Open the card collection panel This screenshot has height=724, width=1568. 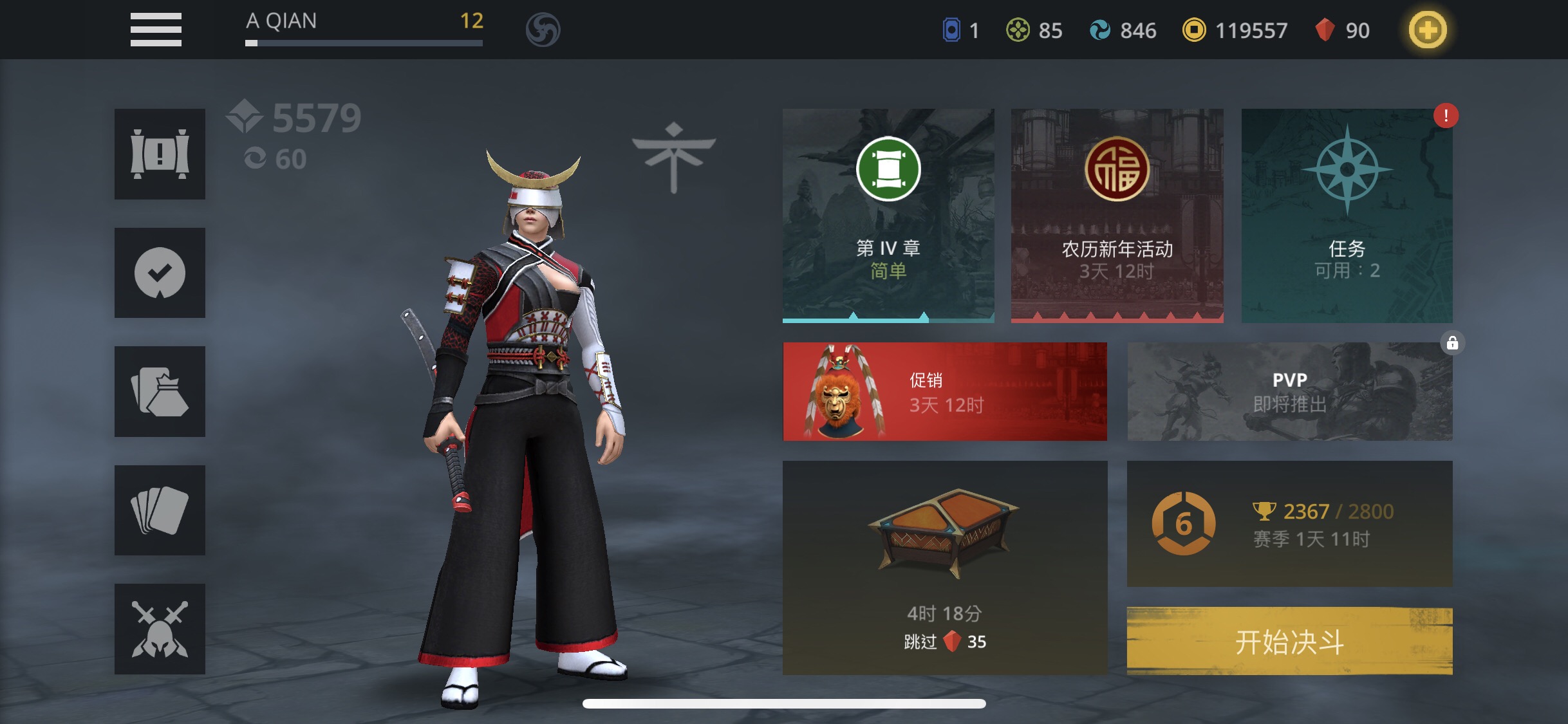click(159, 510)
